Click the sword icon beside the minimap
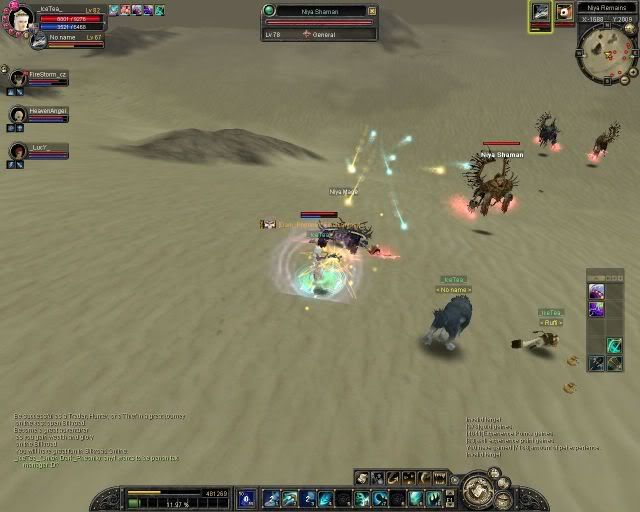This screenshot has height=512, width=640. (x=540, y=13)
